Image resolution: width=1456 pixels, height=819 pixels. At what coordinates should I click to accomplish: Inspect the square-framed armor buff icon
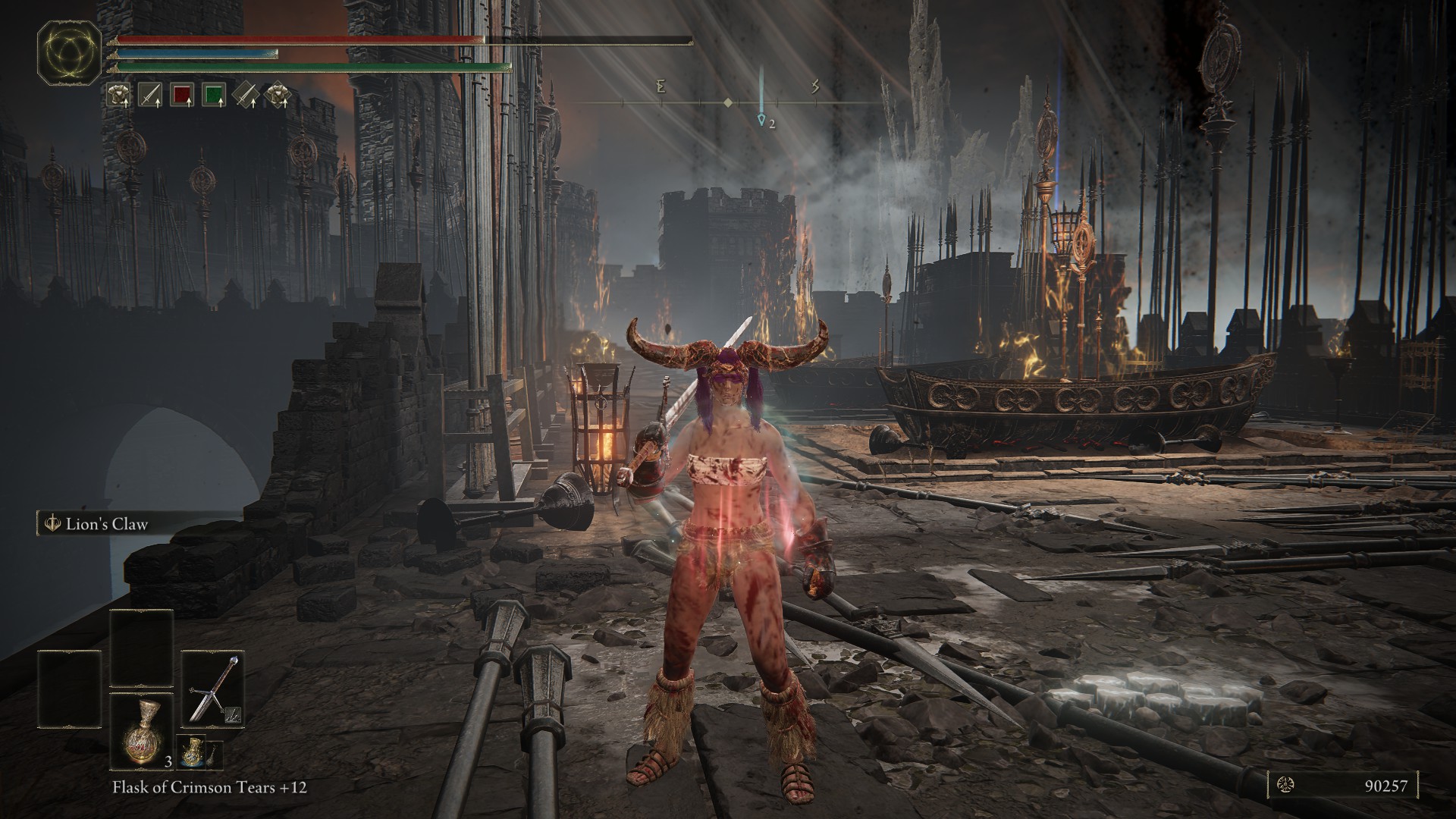118,94
